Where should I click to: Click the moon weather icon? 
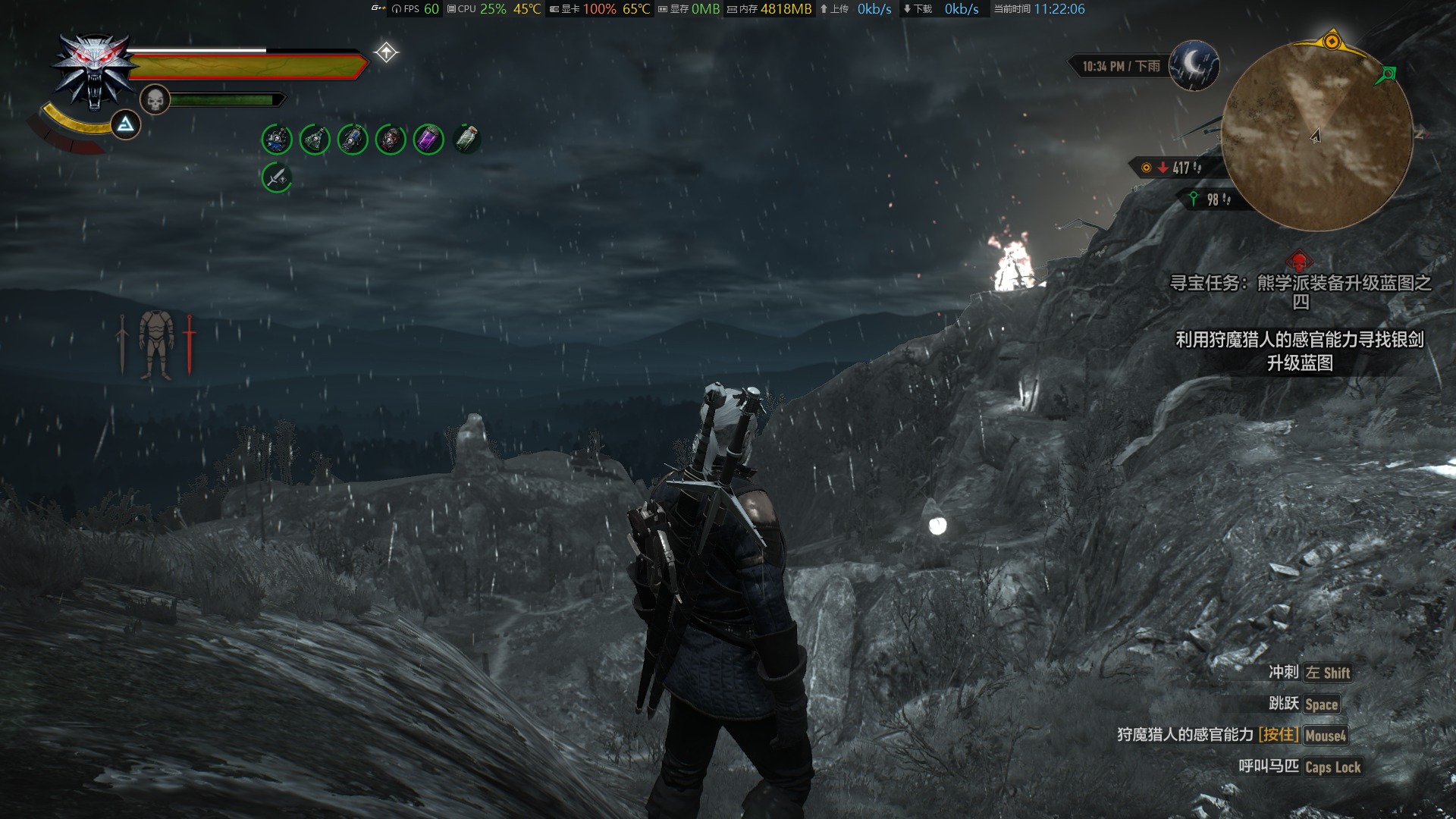[x=1194, y=65]
